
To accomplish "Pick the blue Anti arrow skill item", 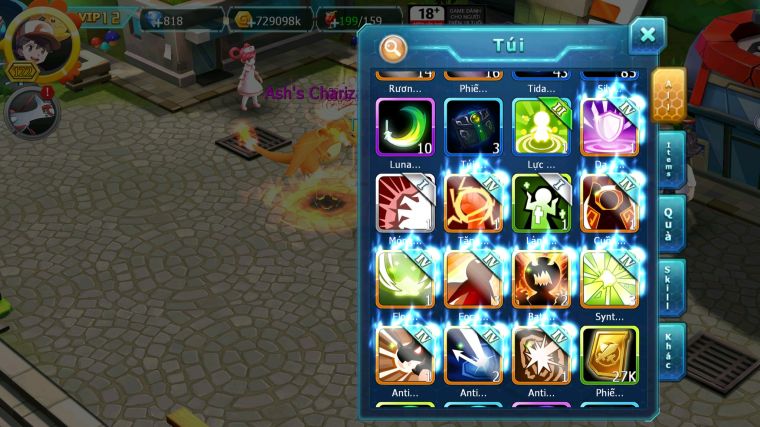I will tap(473, 354).
